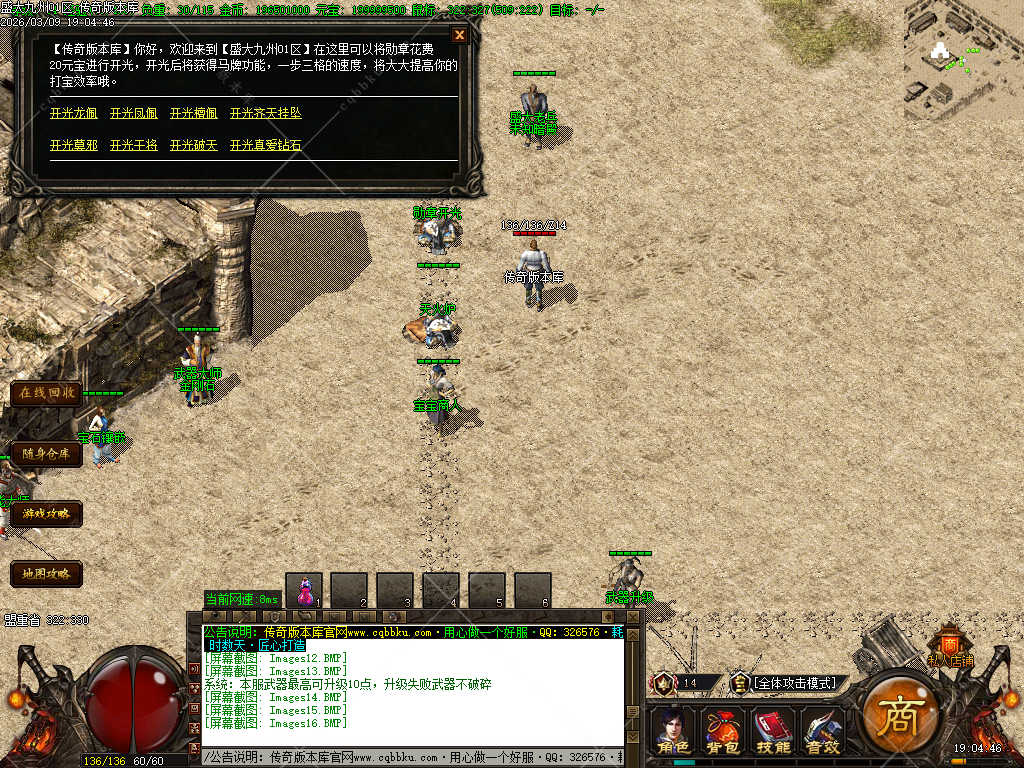Select the 开光莫邪 option
Viewport: 1024px width, 768px height.
[x=74, y=146]
